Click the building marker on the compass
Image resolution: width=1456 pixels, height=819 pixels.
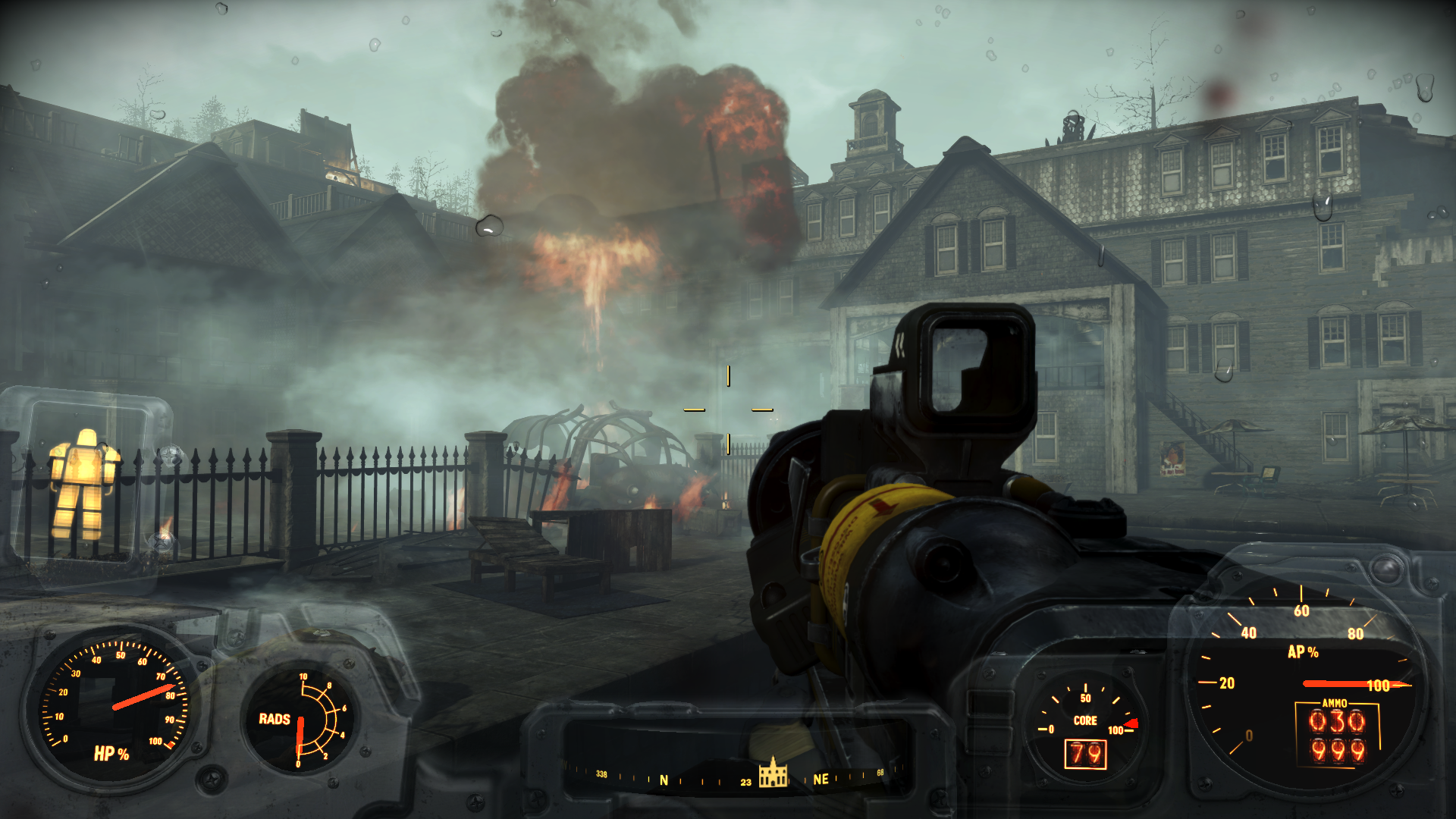click(x=773, y=773)
